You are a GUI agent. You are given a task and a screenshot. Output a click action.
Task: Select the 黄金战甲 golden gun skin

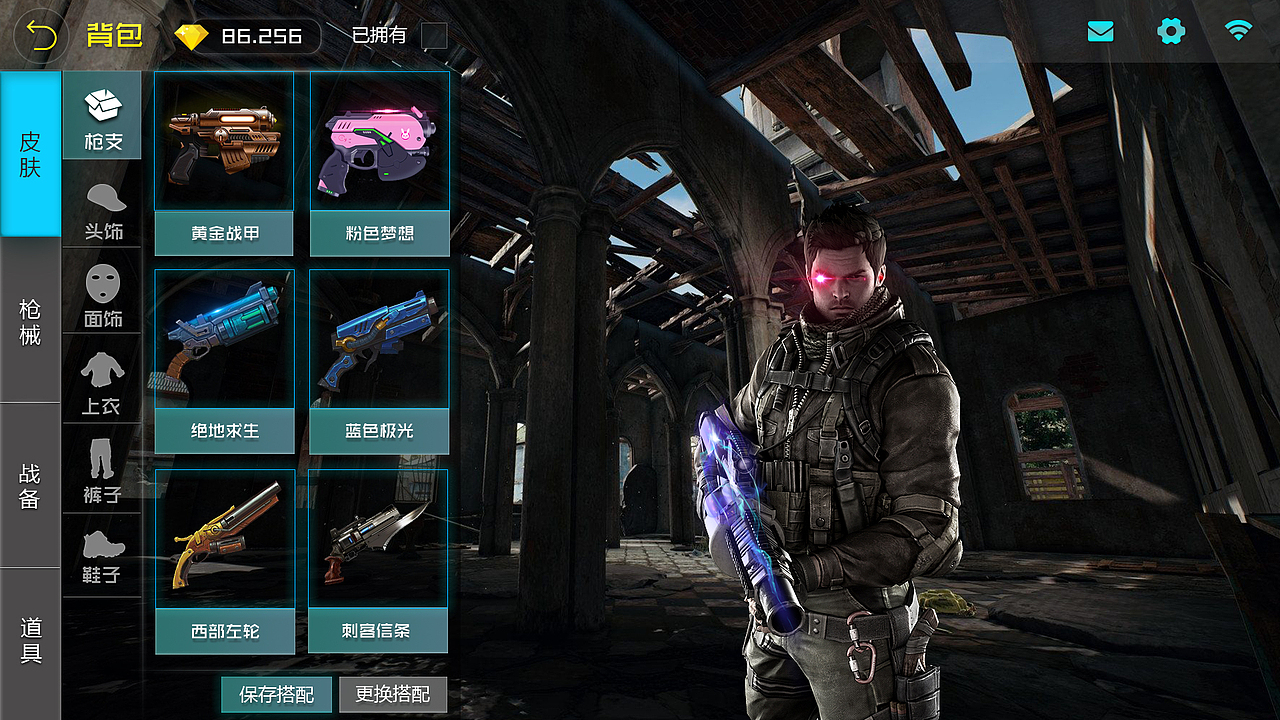coord(224,162)
